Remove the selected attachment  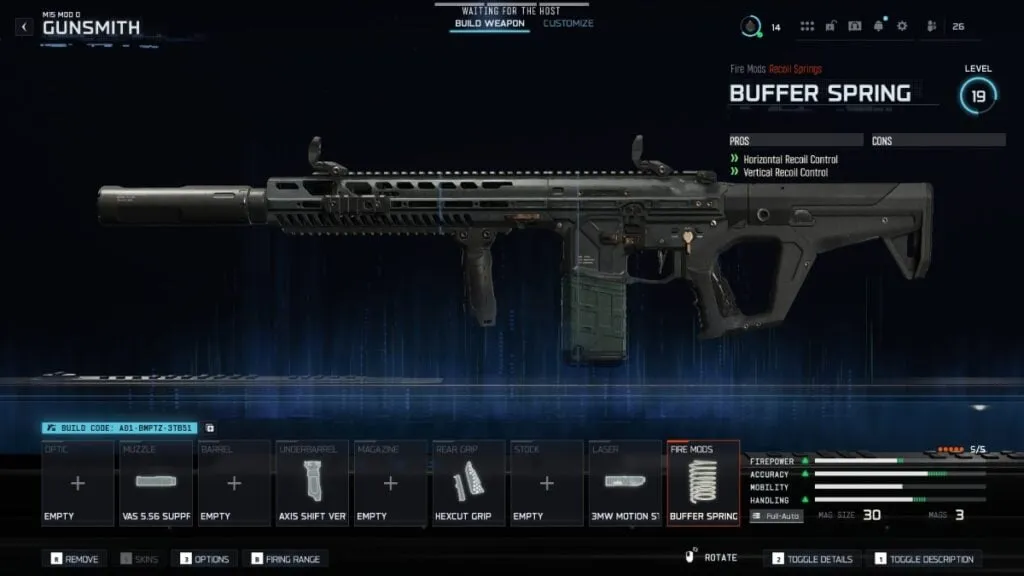[74, 559]
